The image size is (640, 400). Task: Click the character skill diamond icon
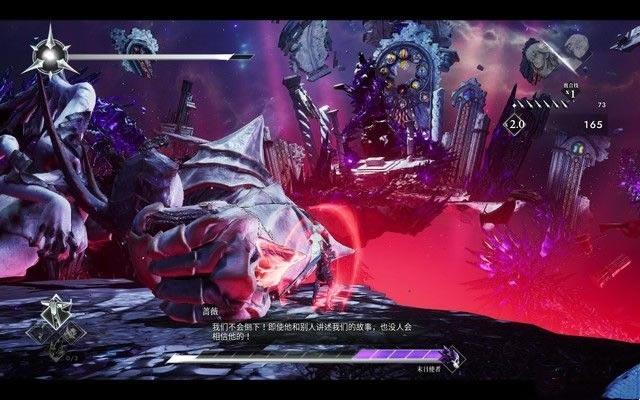(x=58, y=313)
